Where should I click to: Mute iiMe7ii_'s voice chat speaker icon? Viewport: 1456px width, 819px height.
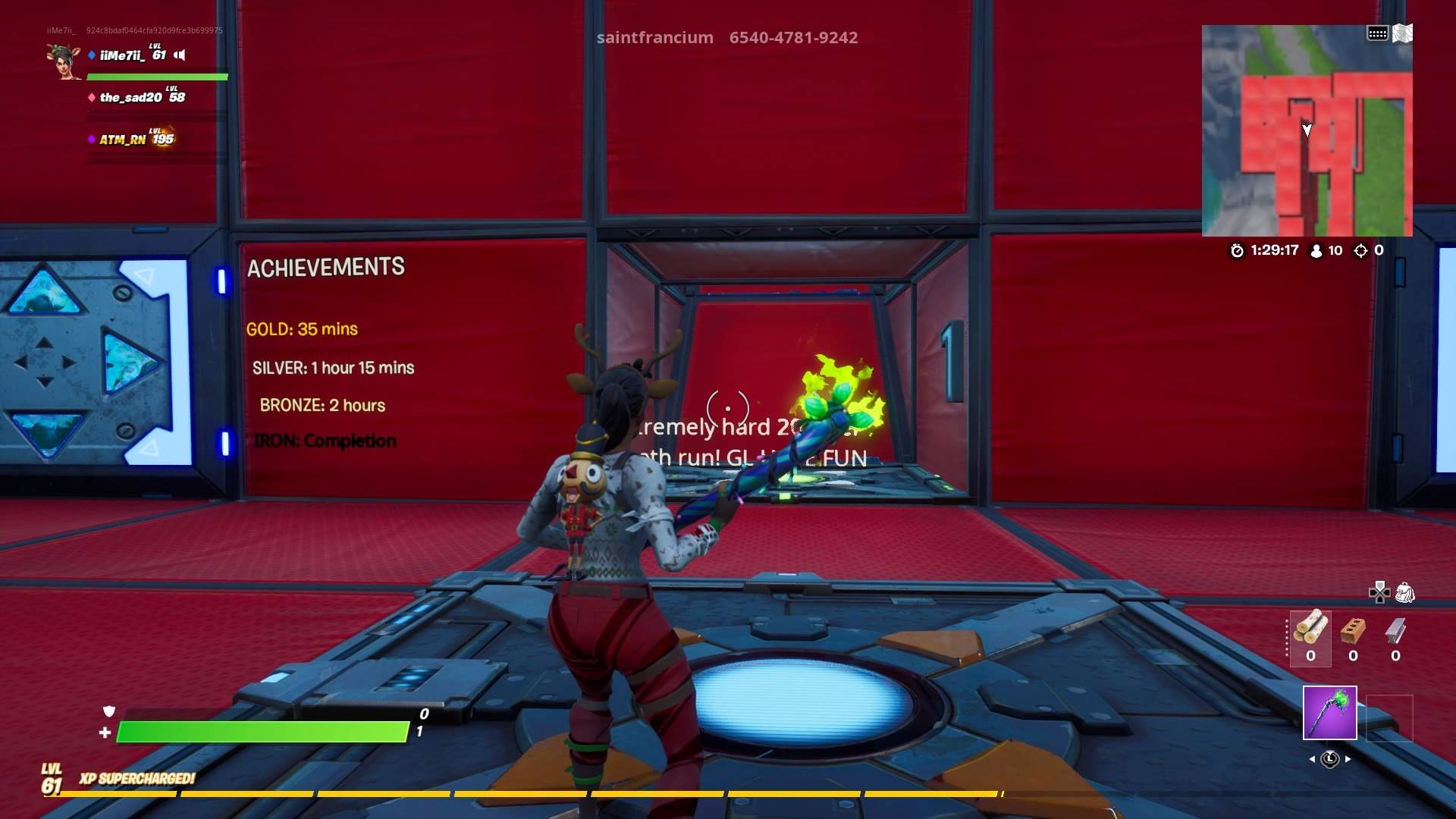179,55
